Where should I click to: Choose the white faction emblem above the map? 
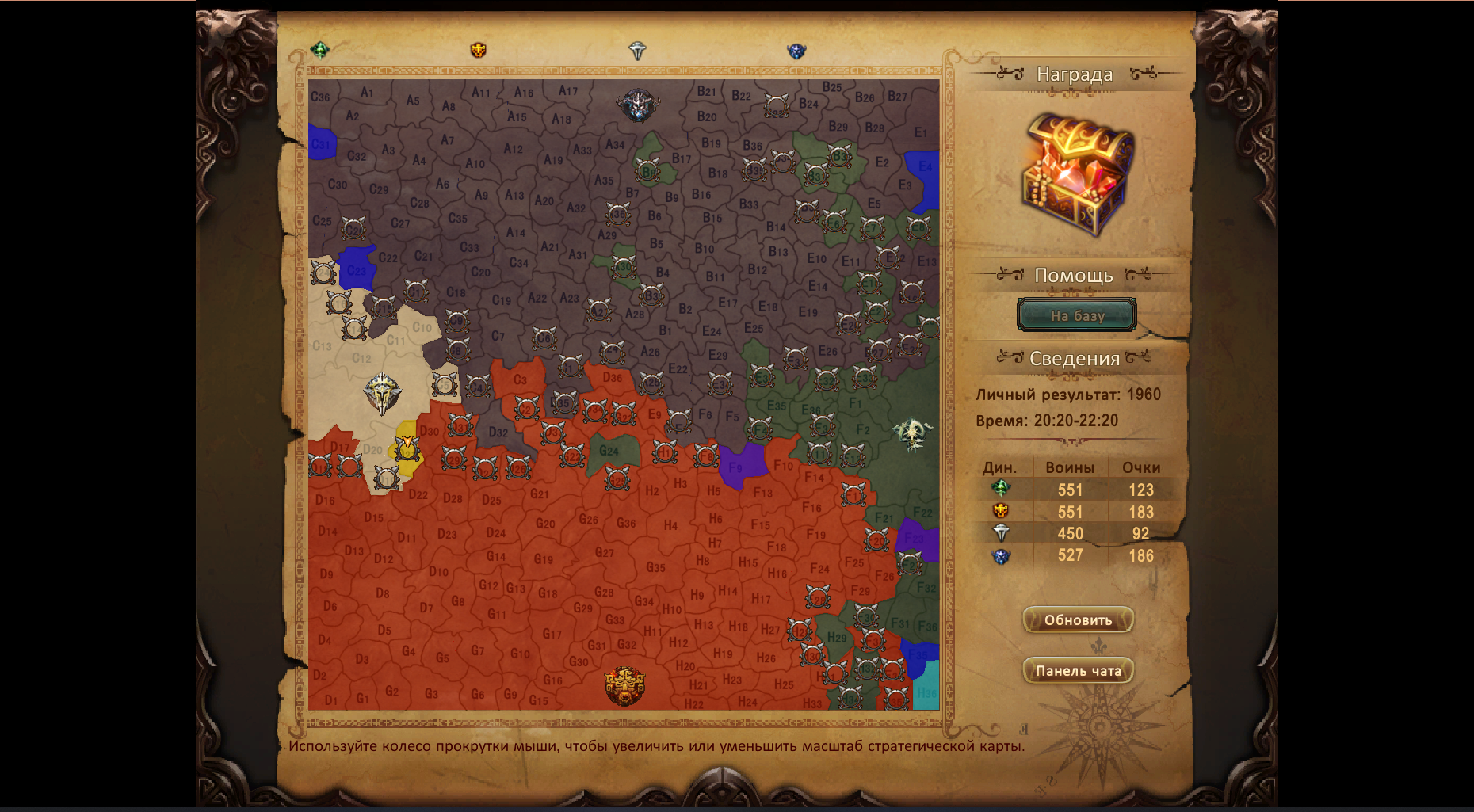click(x=637, y=51)
